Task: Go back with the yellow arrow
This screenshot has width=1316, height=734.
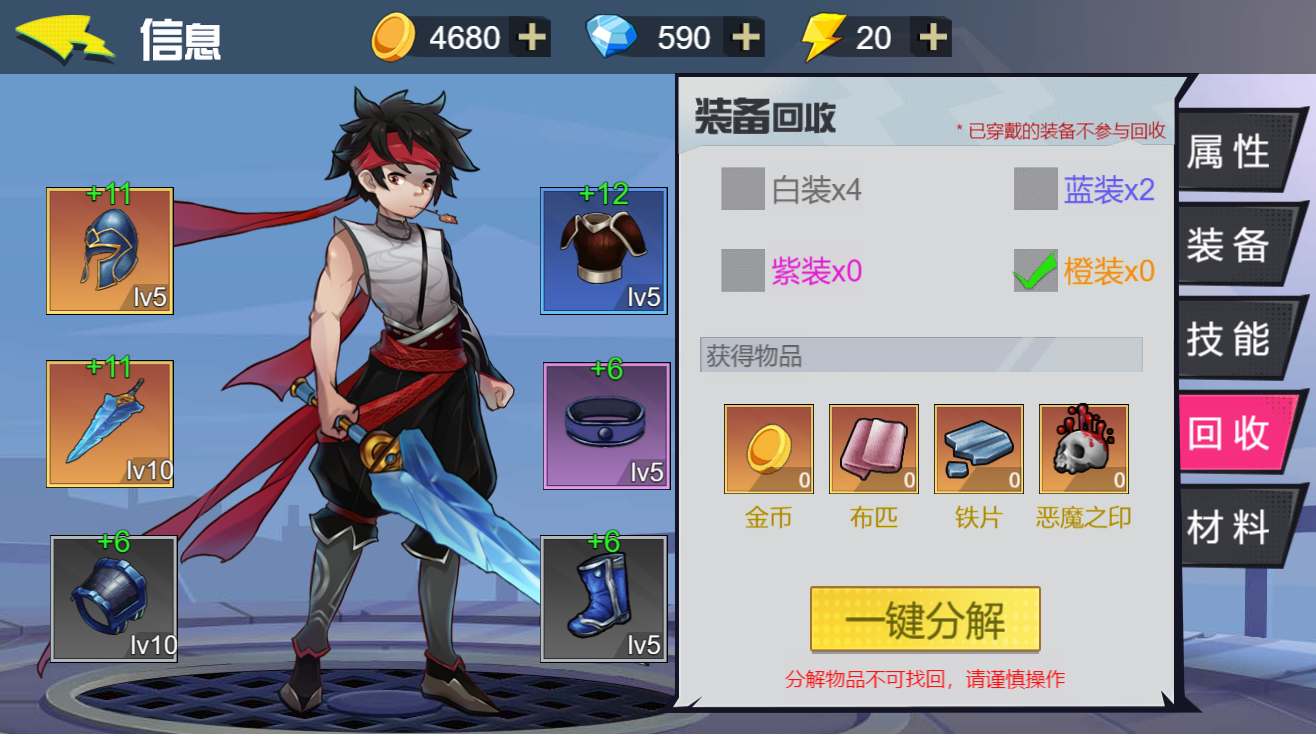Action: (x=64, y=39)
